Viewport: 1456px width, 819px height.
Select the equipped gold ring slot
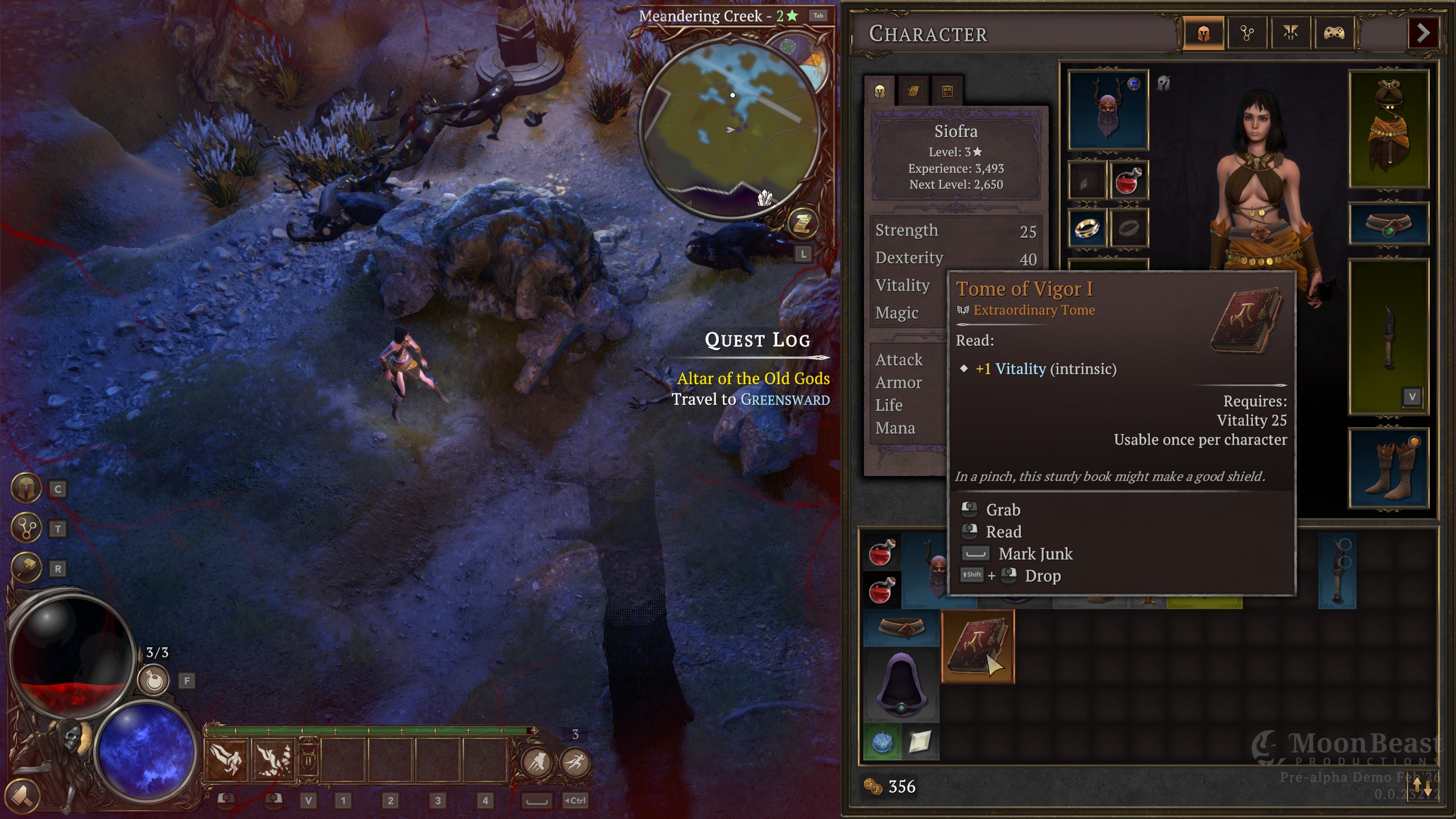(x=1087, y=228)
